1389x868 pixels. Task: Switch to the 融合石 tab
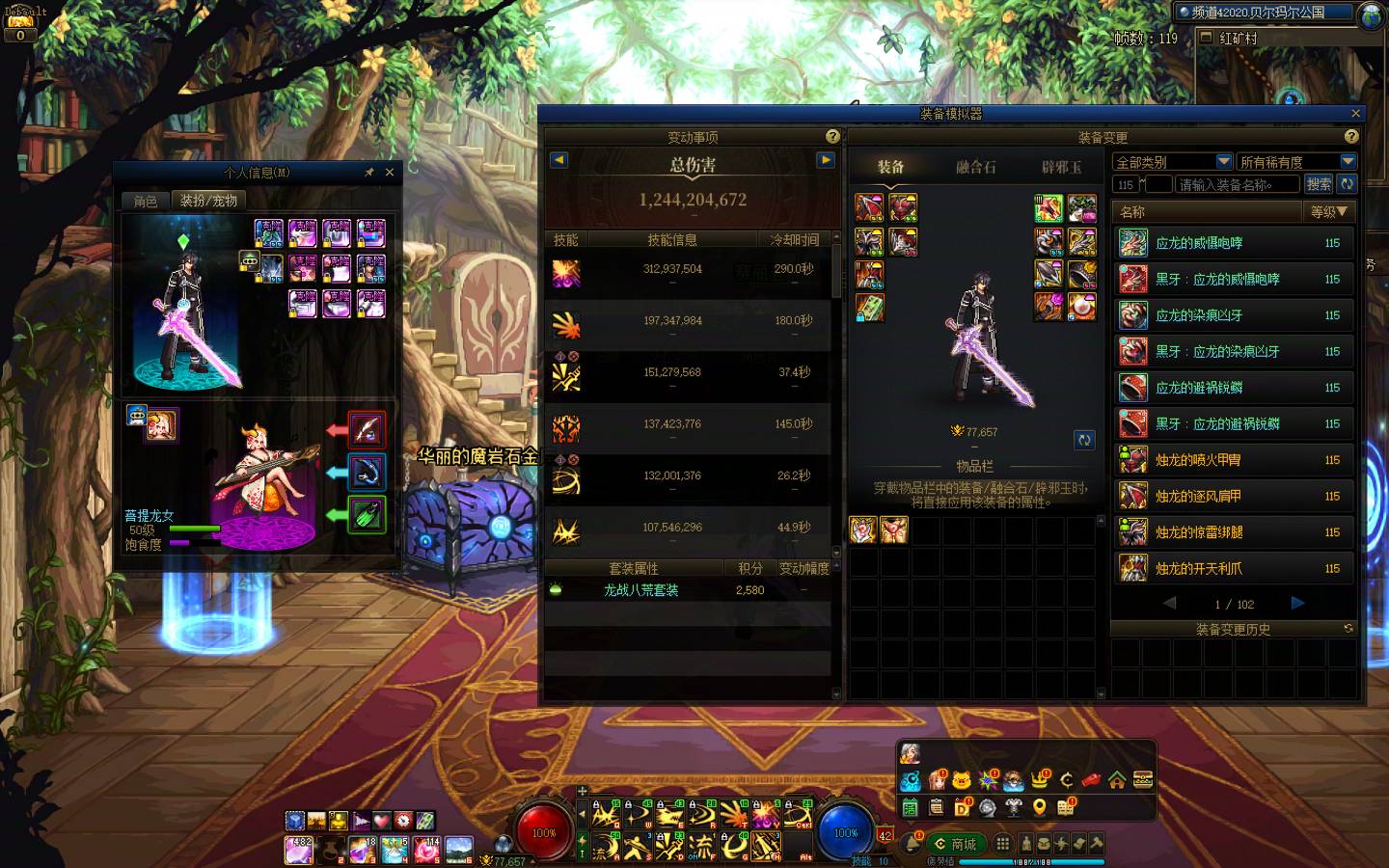[975, 167]
